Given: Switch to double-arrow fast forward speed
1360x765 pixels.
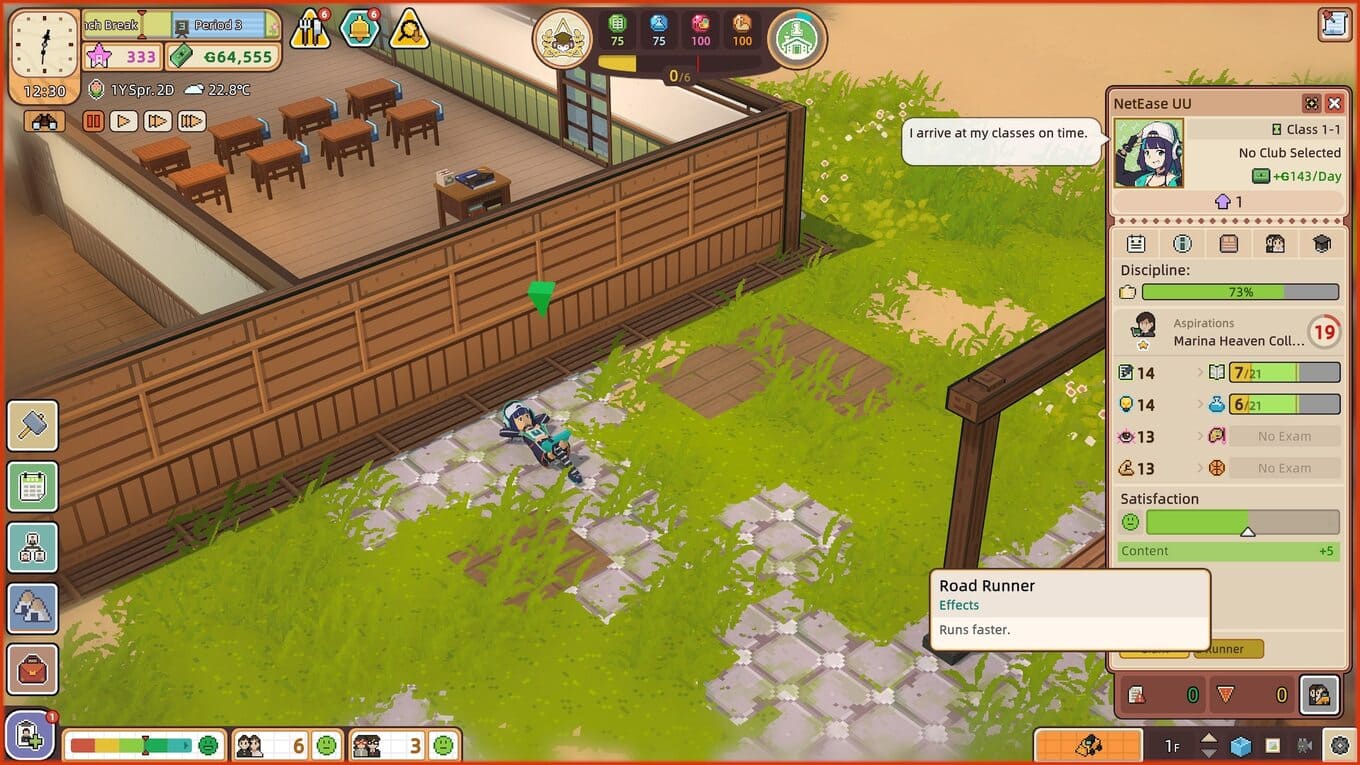Looking at the screenshot, I should [157, 121].
